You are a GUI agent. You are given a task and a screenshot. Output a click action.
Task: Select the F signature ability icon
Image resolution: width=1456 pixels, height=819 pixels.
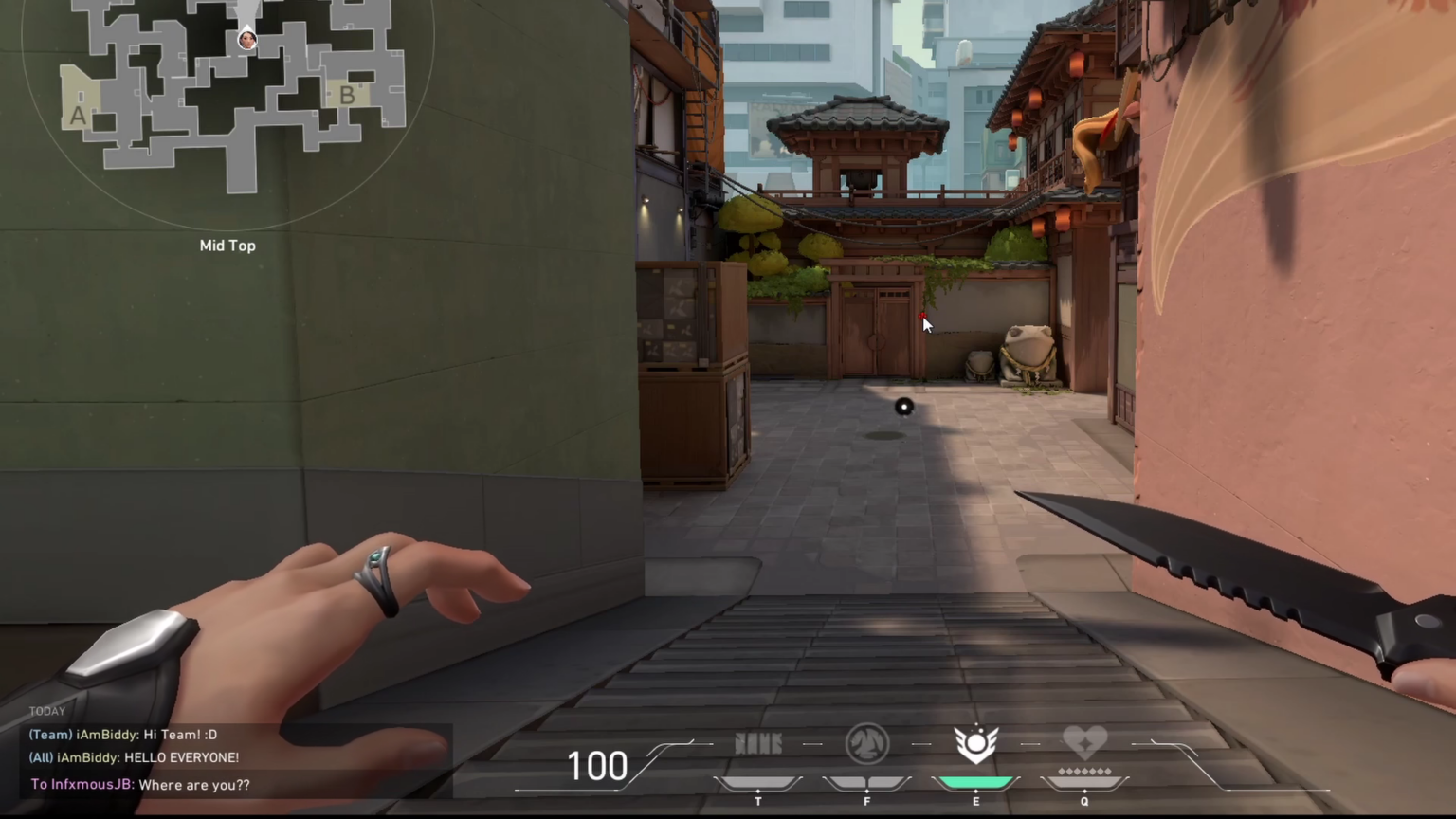pyautogui.click(x=866, y=743)
